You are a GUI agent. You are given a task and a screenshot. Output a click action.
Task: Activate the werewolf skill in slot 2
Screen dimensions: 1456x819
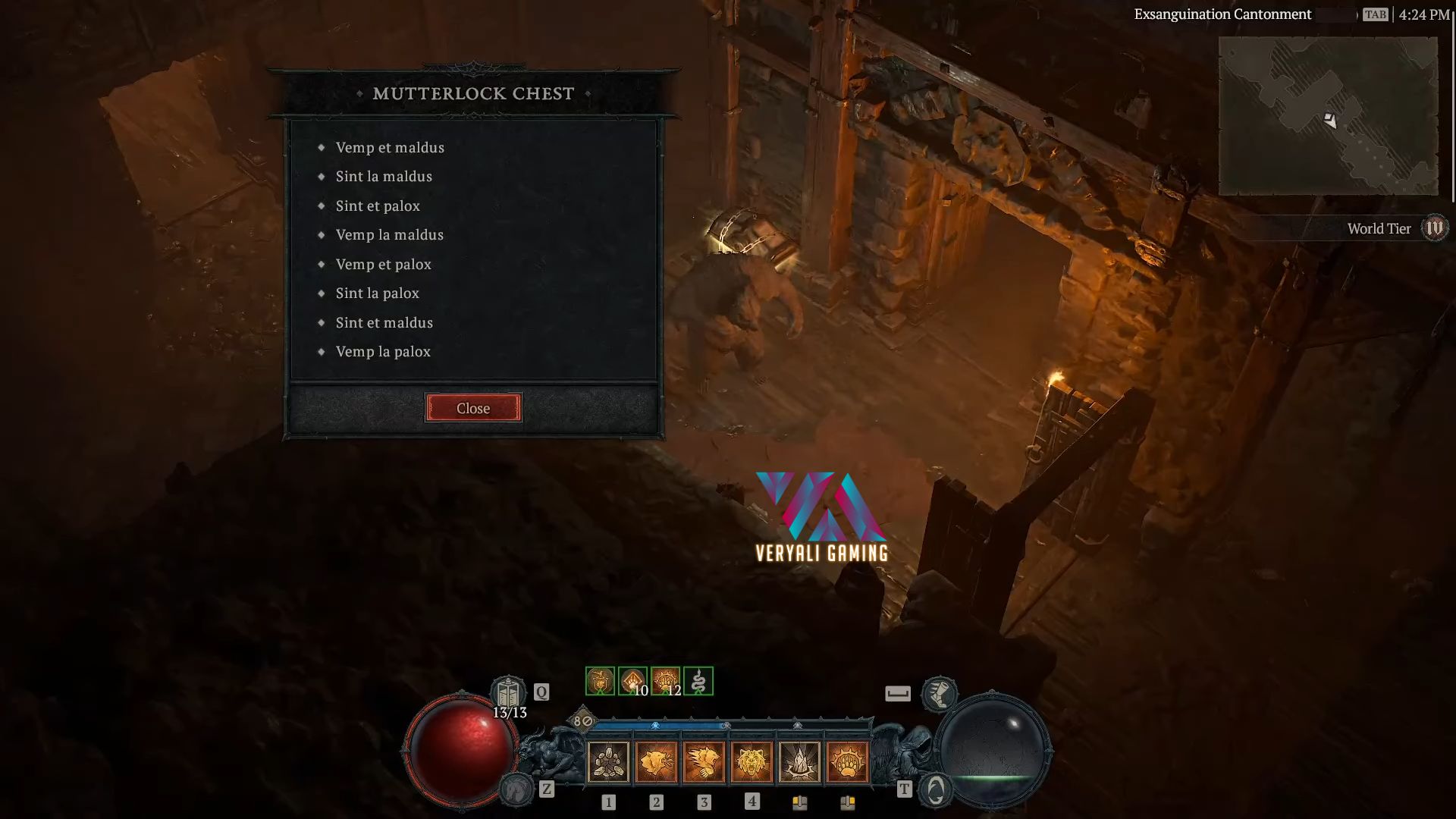[x=656, y=764]
